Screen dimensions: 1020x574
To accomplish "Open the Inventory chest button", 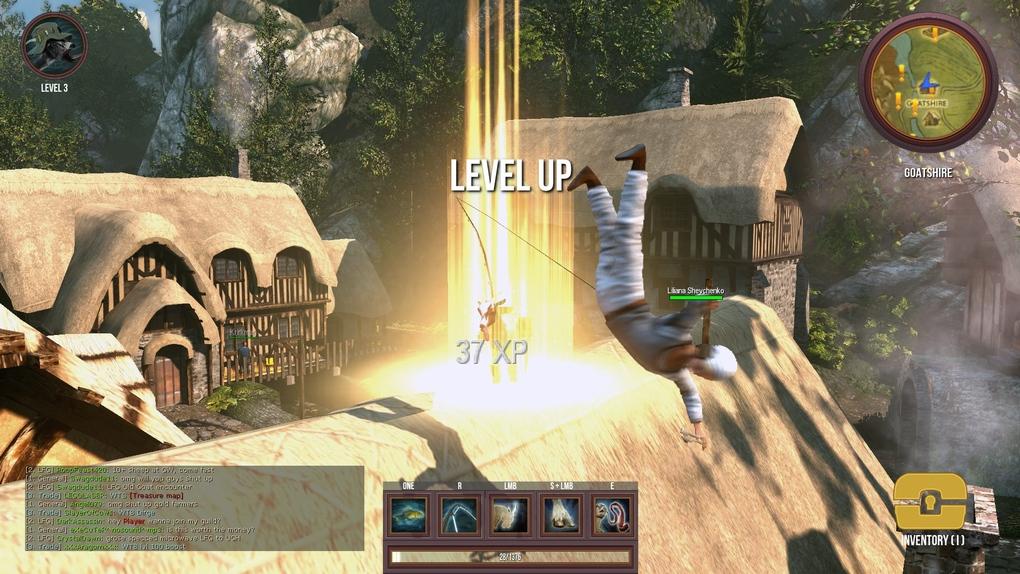I will pos(930,503).
